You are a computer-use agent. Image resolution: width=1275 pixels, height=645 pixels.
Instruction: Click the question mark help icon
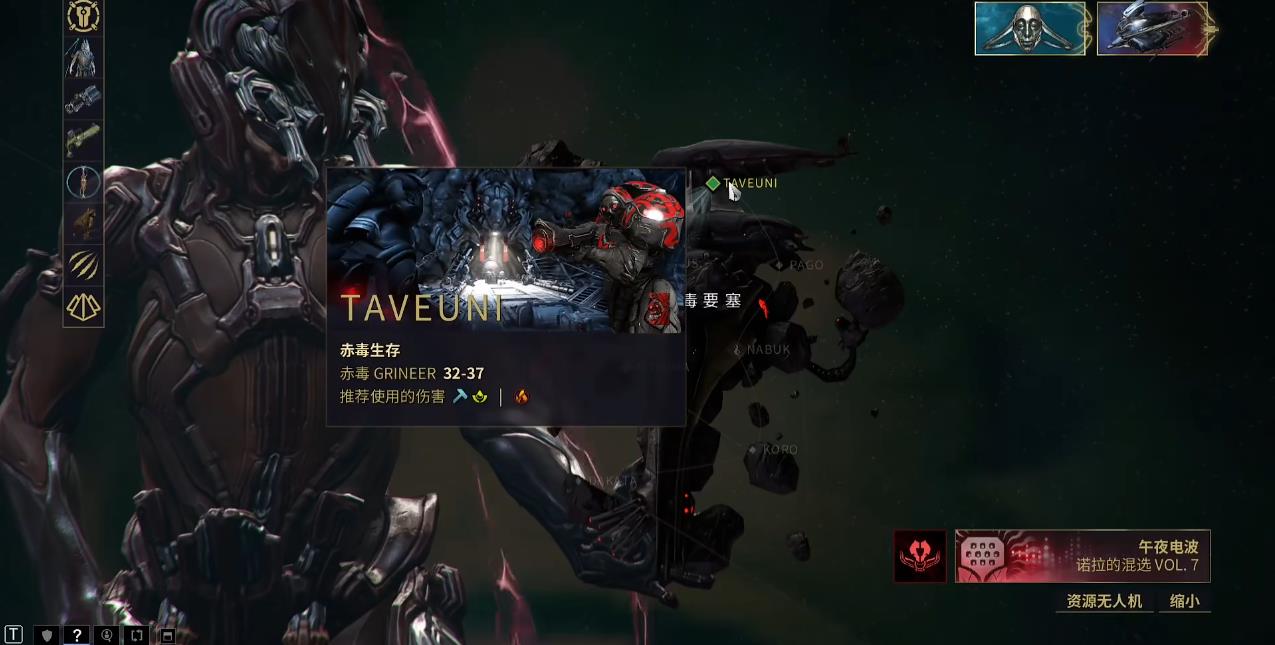point(76,635)
